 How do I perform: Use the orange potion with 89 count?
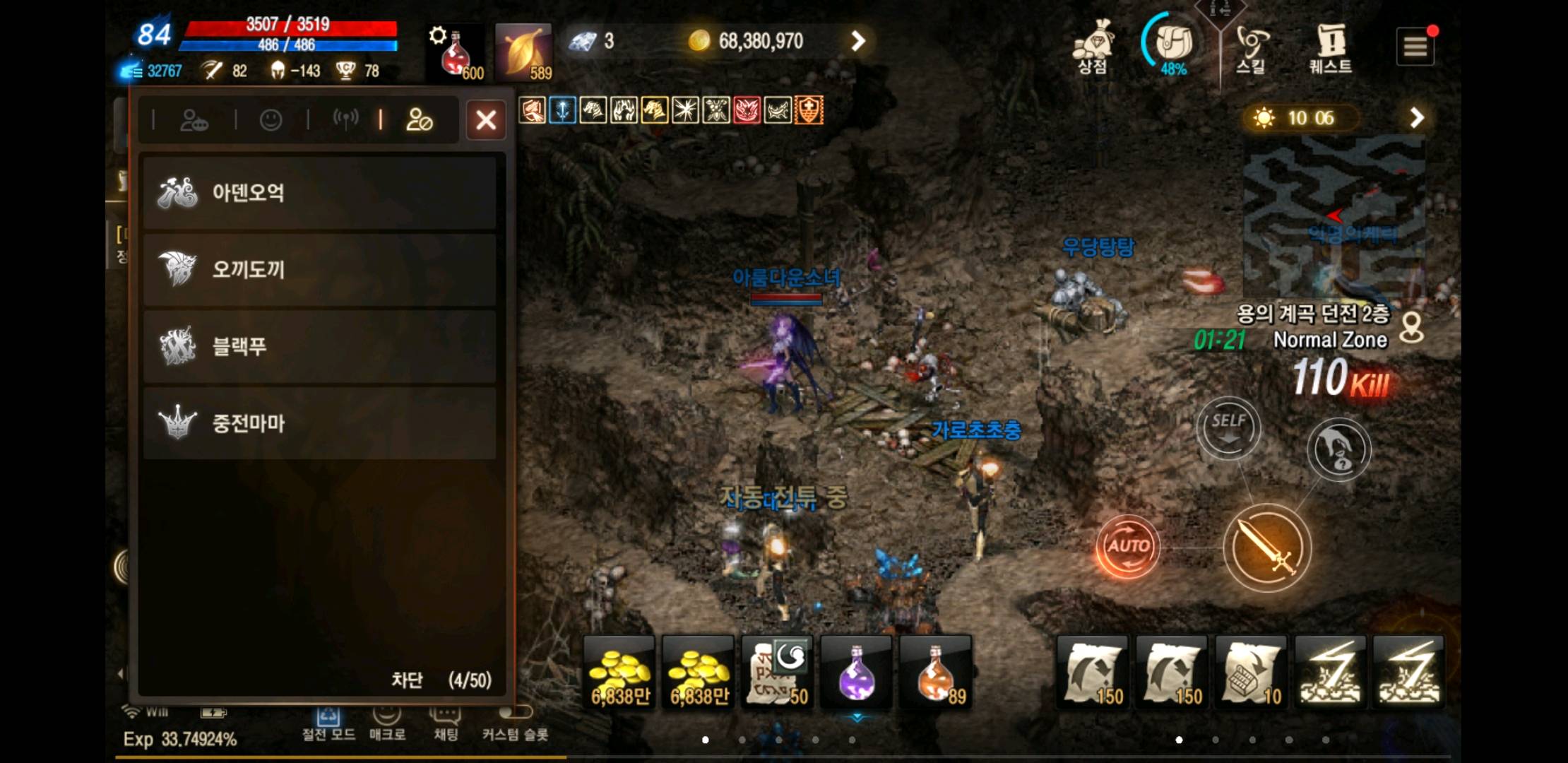[x=935, y=672]
